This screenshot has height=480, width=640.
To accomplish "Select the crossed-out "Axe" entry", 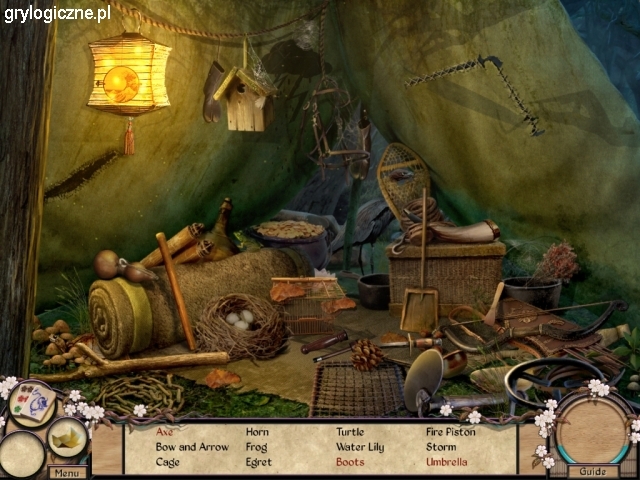I will pos(165,432).
